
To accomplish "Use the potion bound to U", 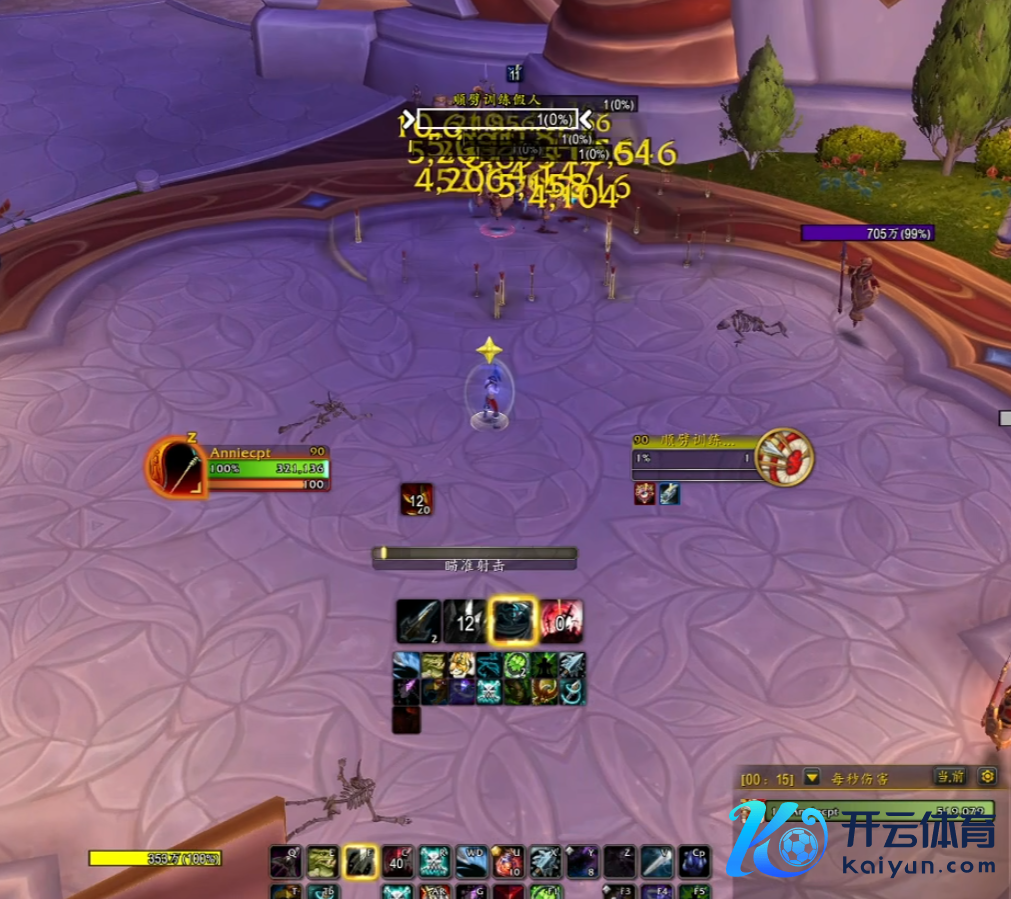I will 507,861.
